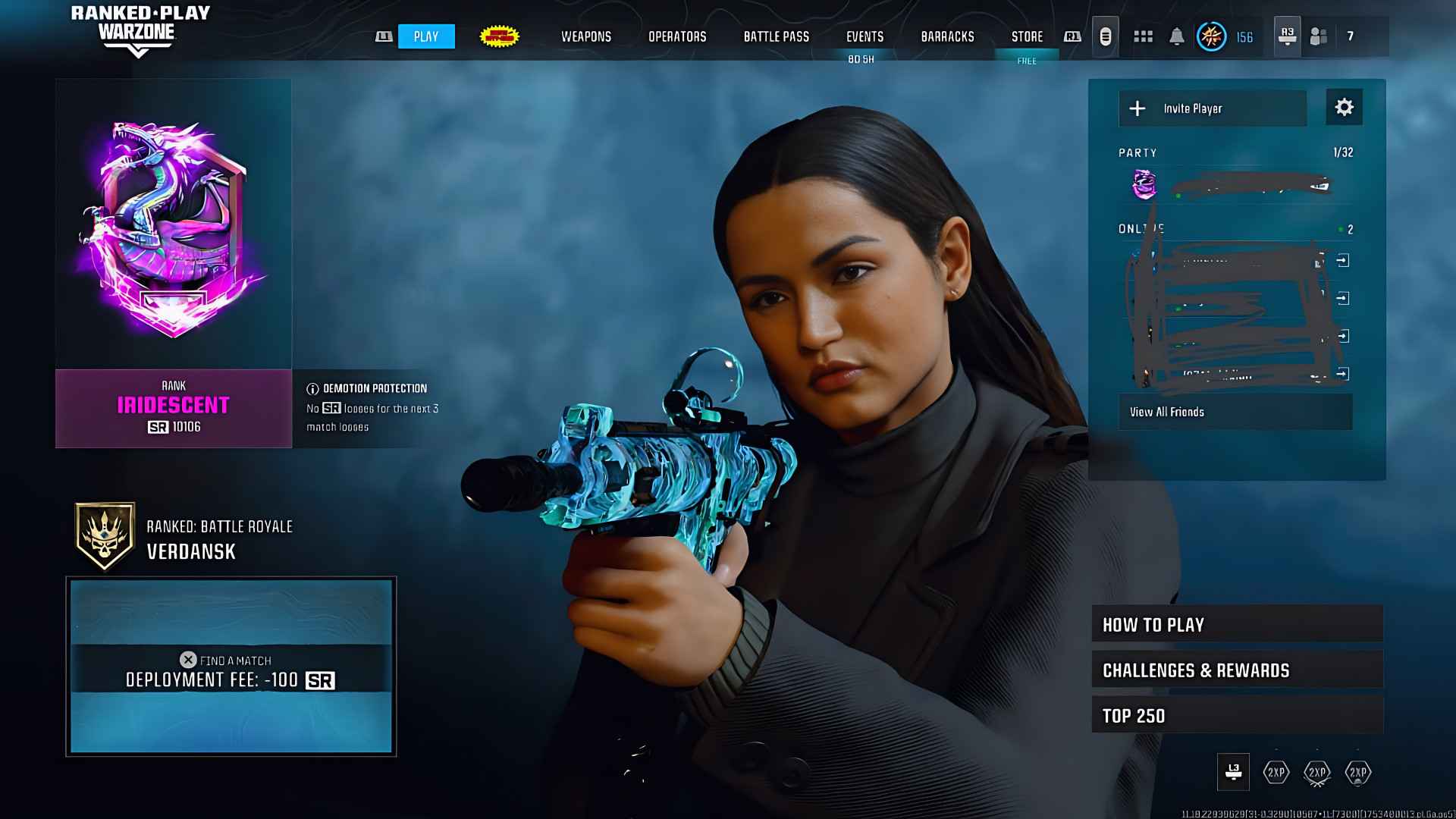Visit the Store tab

1027,36
